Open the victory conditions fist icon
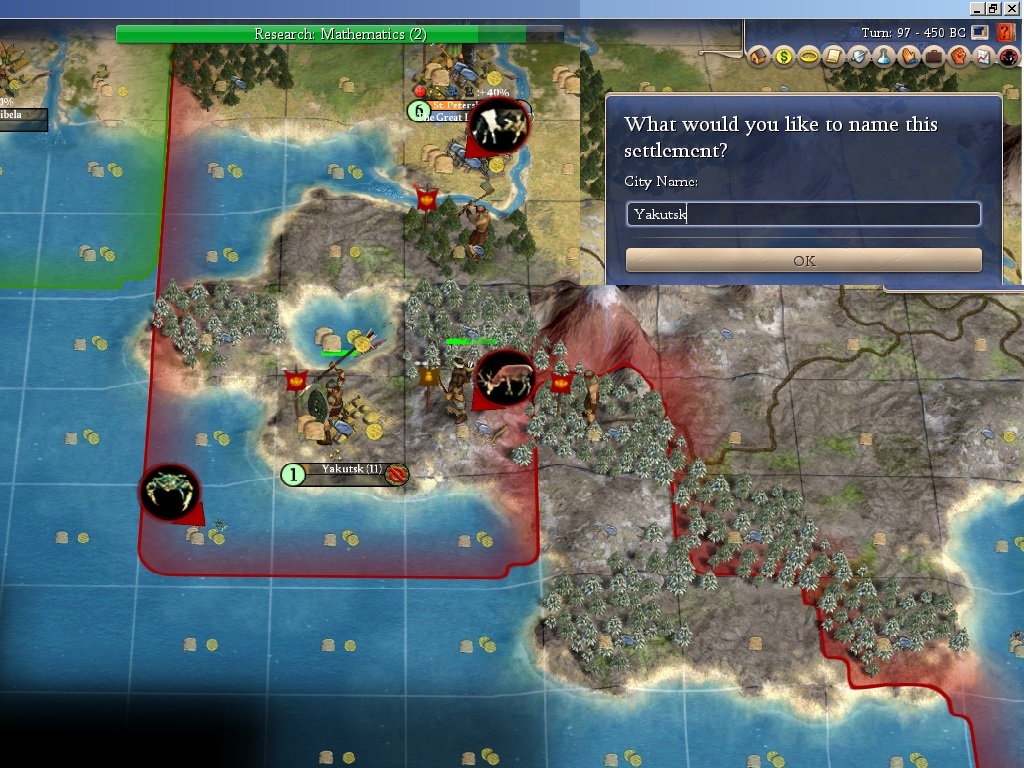Viewport: 1024px width, 768px height. coord(959,57)
